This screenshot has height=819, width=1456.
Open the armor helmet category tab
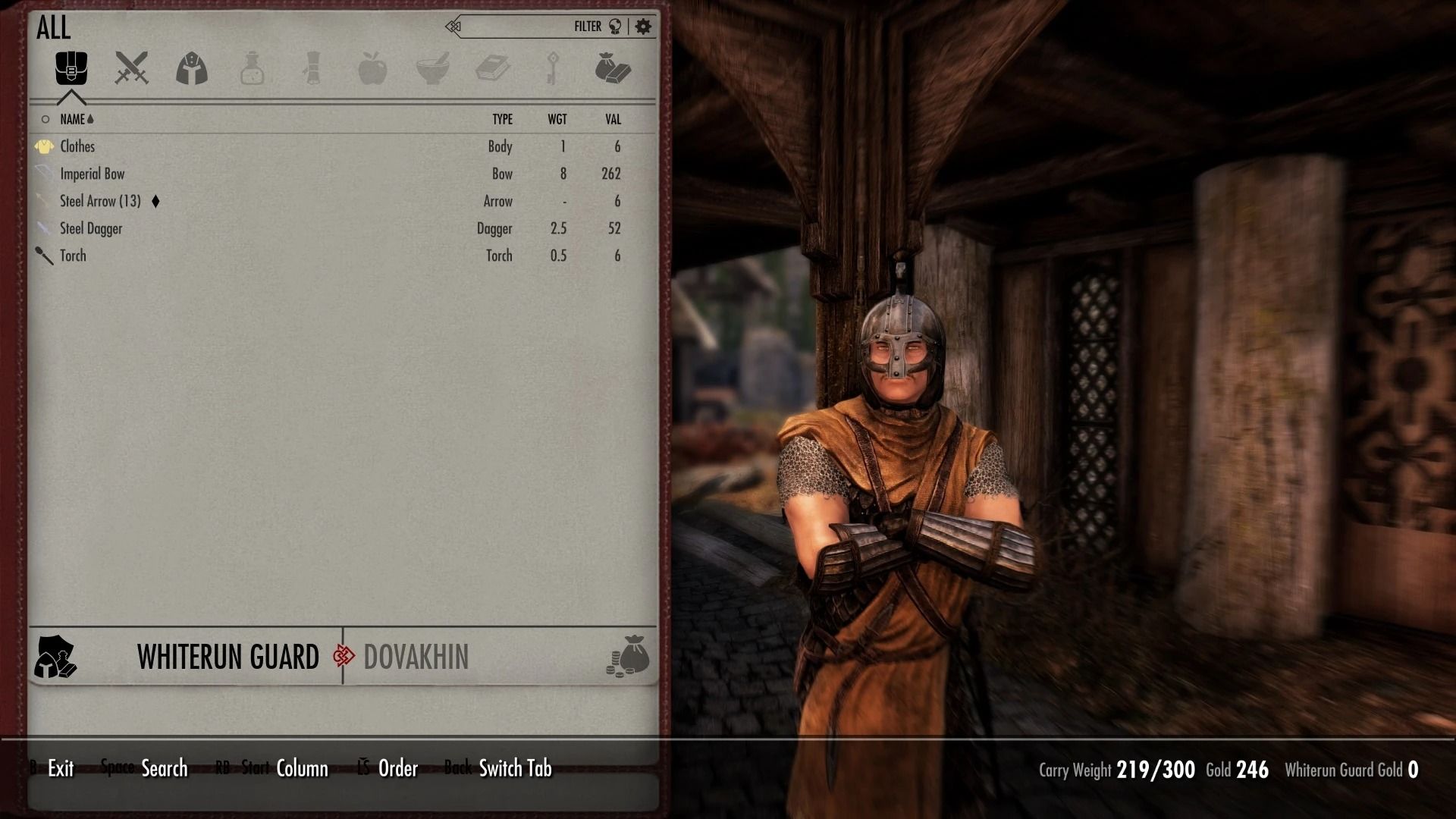point(192,68)
